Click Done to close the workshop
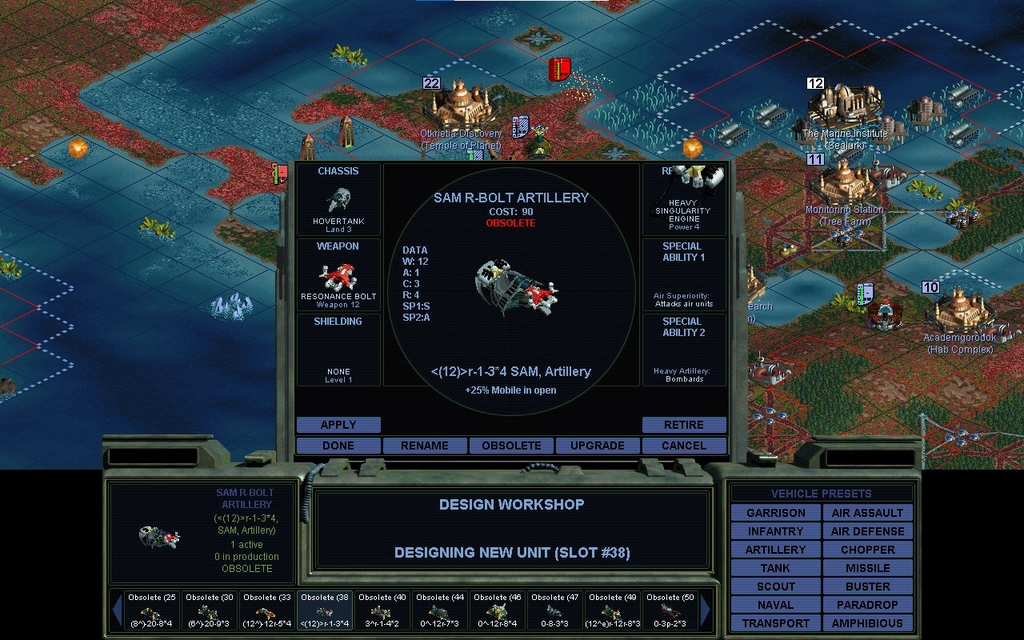 tap(338, 445)
